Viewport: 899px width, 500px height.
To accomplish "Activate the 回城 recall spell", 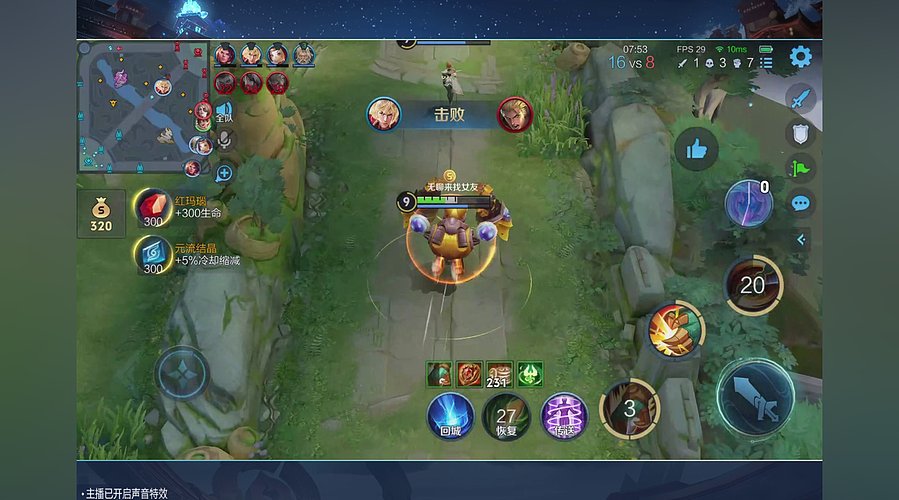I will point(450,414).
